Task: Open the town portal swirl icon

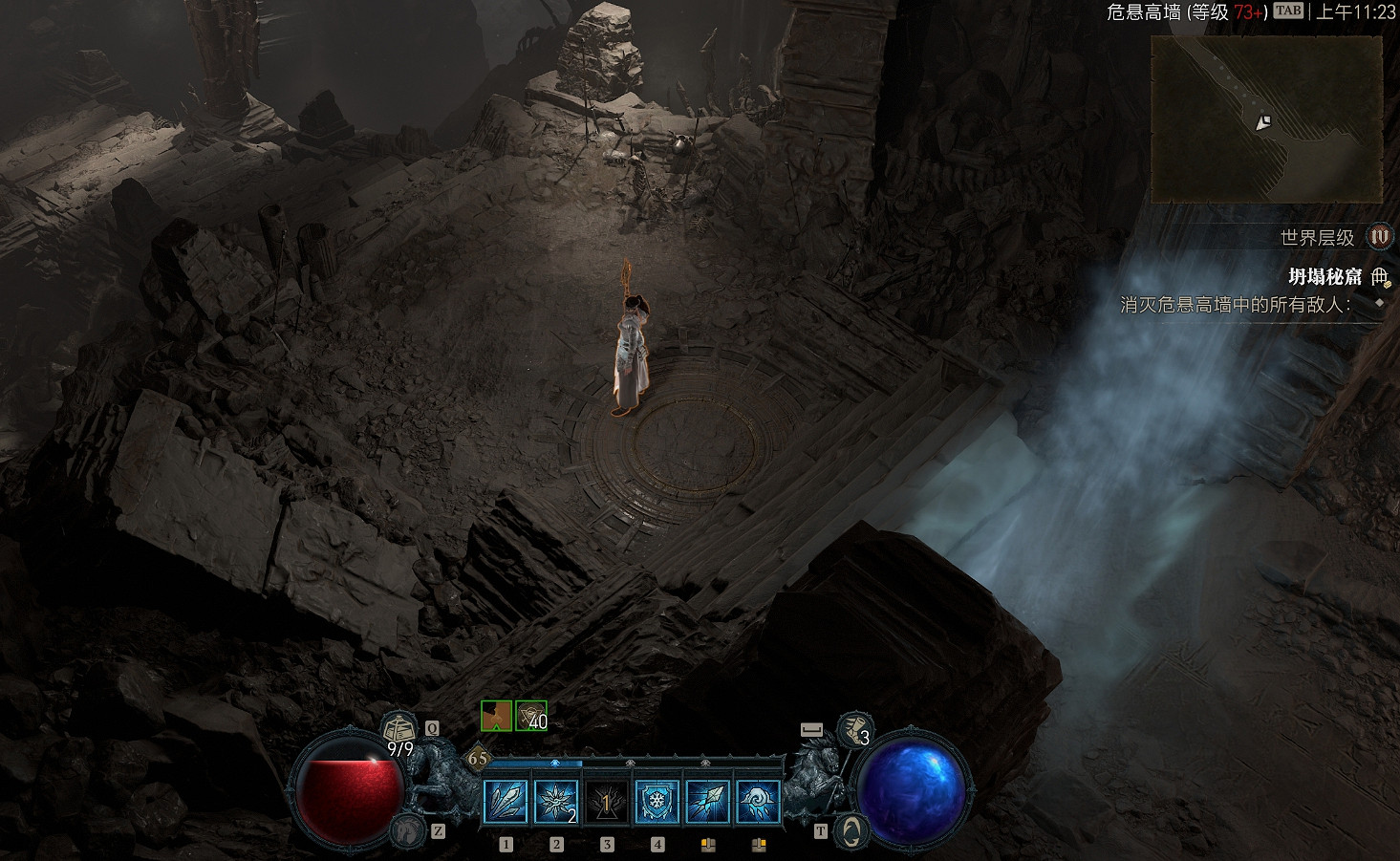Action: click(x=851, y=829)
